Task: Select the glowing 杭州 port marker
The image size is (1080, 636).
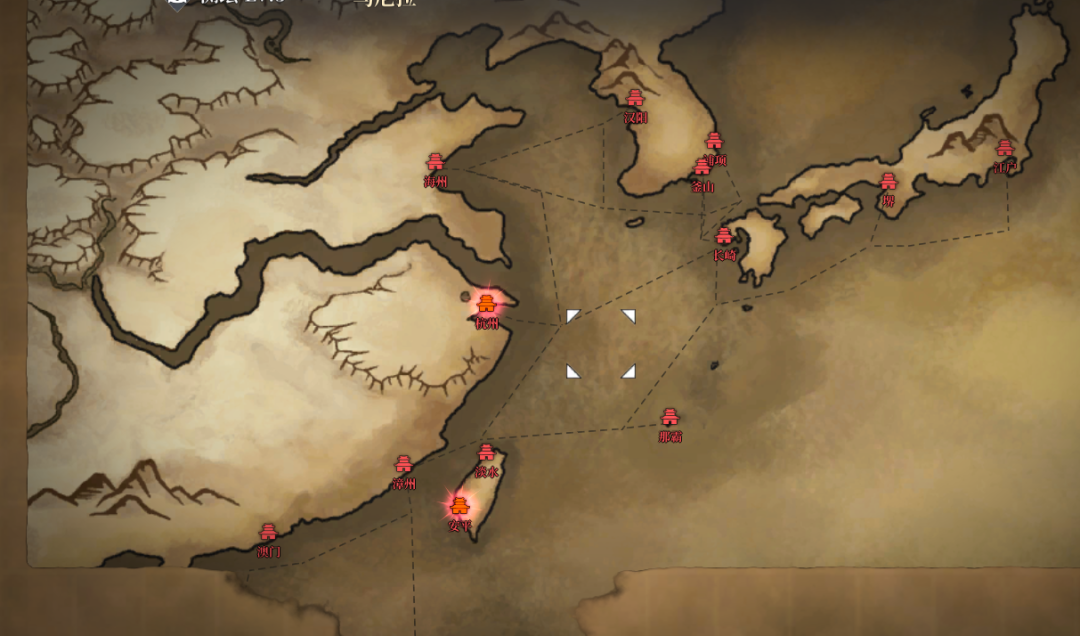Action: pos(487,304)
